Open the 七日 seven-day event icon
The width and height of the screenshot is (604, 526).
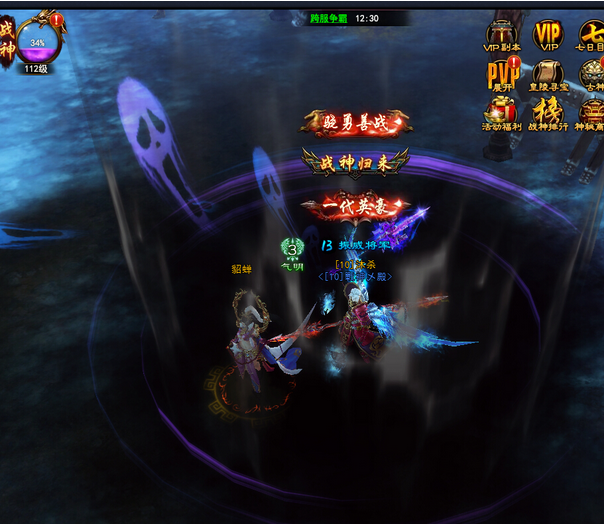(591, 34)
